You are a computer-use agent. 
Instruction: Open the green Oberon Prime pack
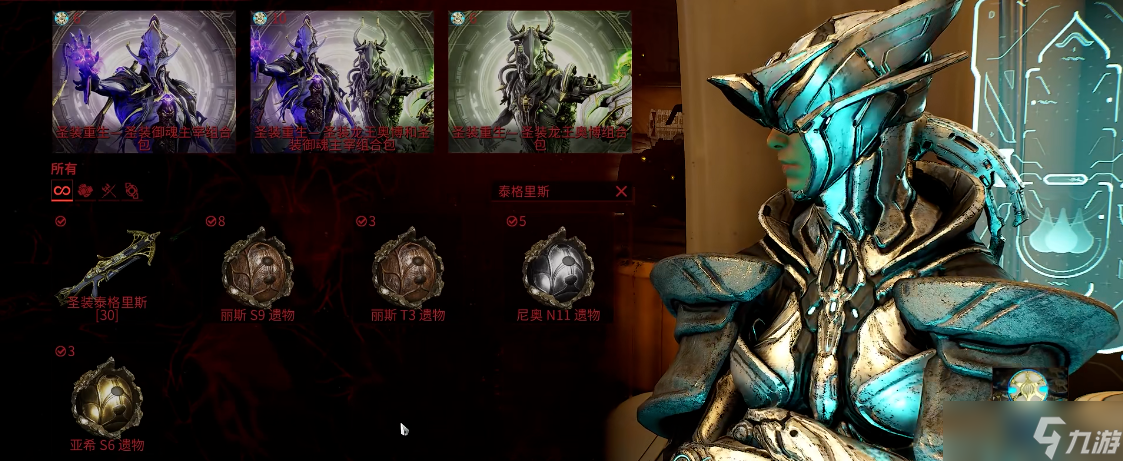[x=539, y=82]
